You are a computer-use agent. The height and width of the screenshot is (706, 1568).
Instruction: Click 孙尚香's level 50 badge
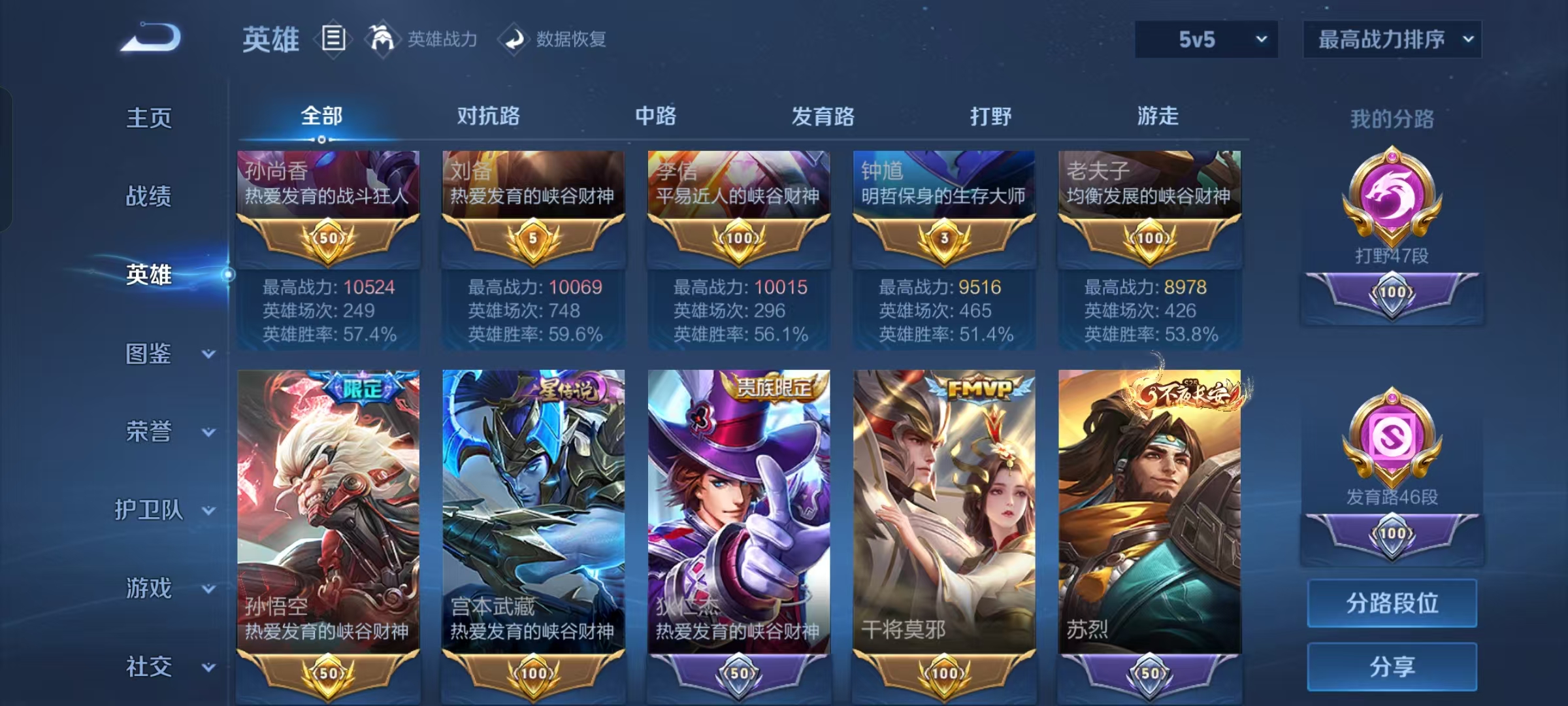(x=328, y=239)
